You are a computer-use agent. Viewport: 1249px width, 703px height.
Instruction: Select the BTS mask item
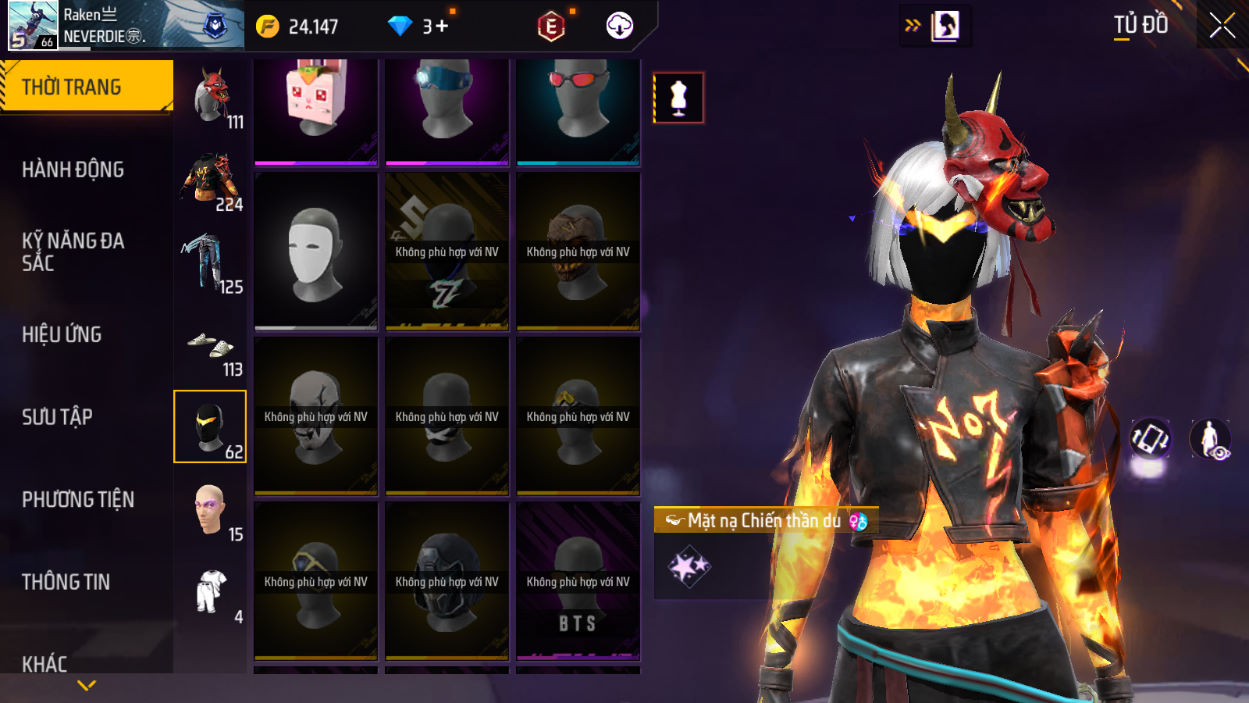(x=578, y=581)
